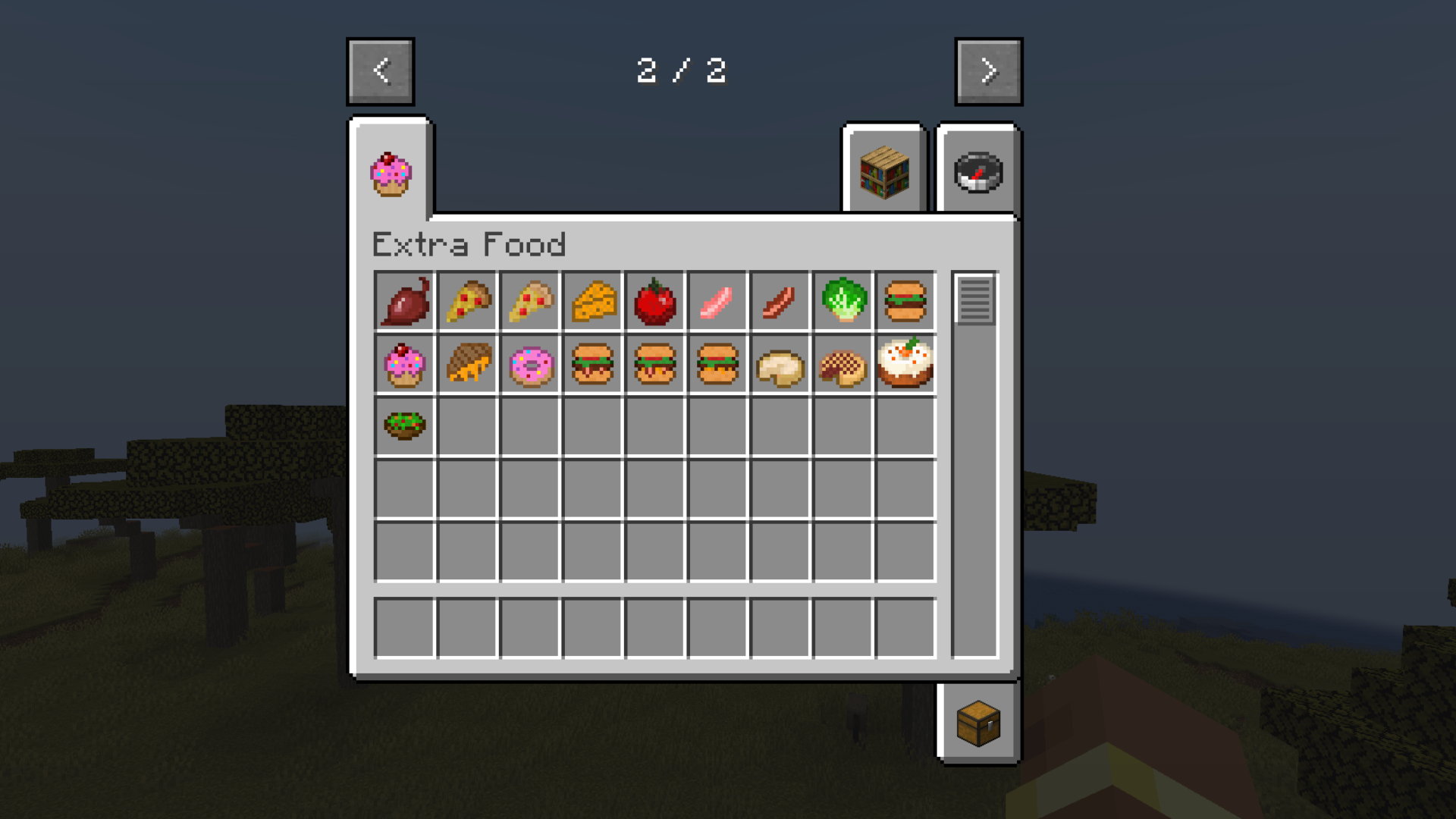The image size is (1456, 819).
Task: Grab the cherry cupcake item
Action: (404, 364)
